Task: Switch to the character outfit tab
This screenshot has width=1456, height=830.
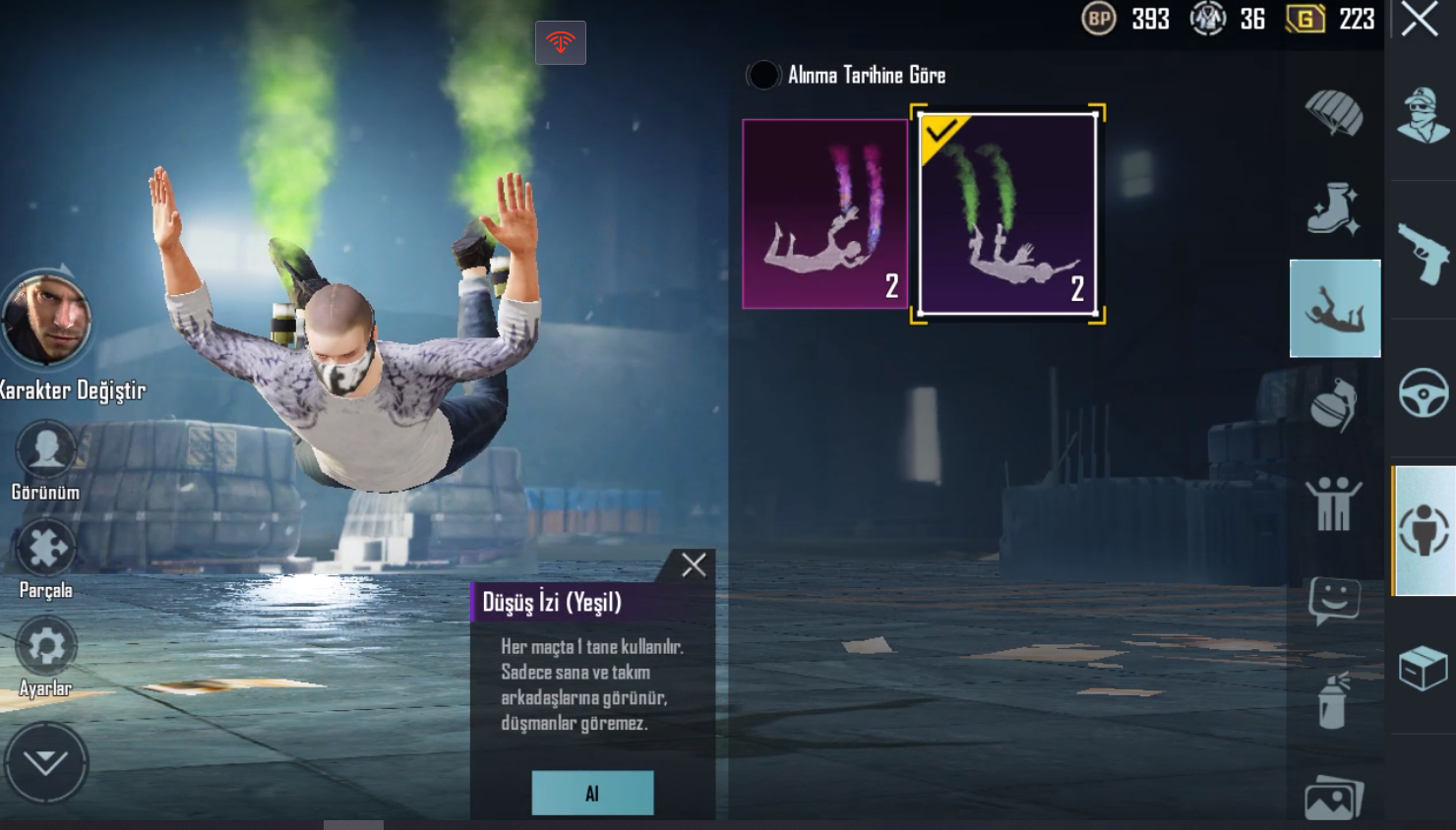Action: 1423,115
